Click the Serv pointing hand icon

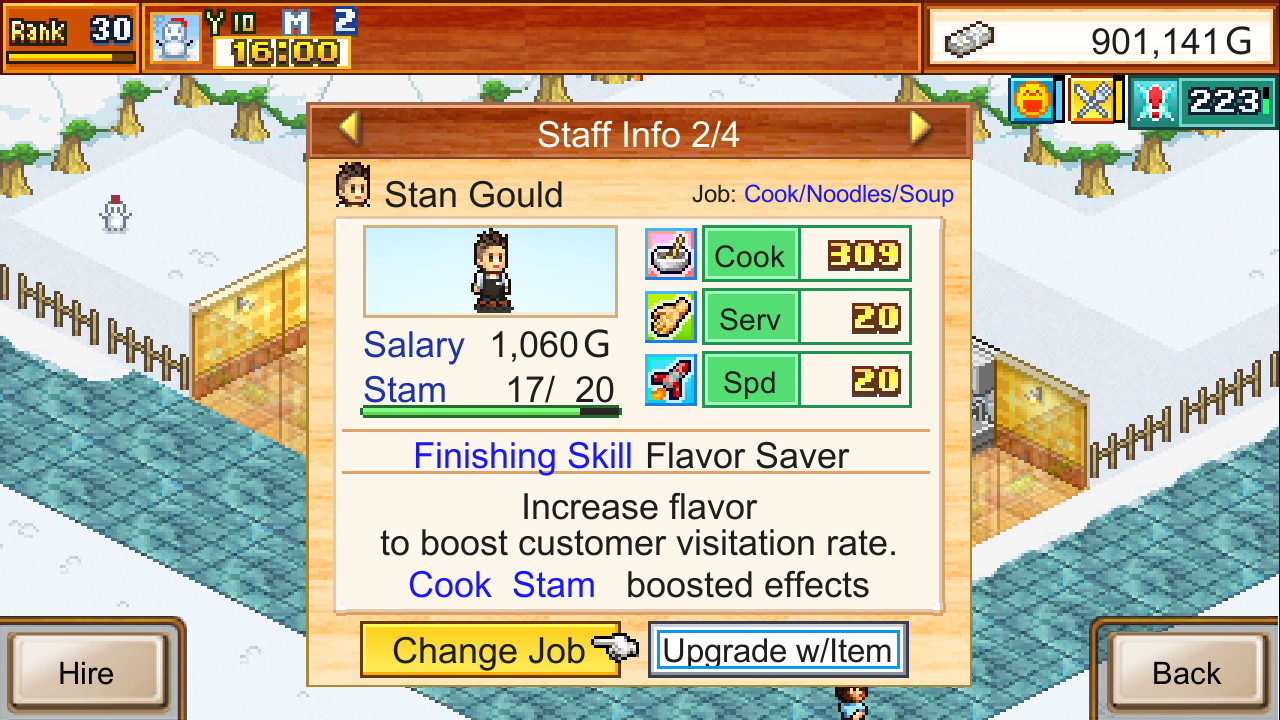click(670, 317)
